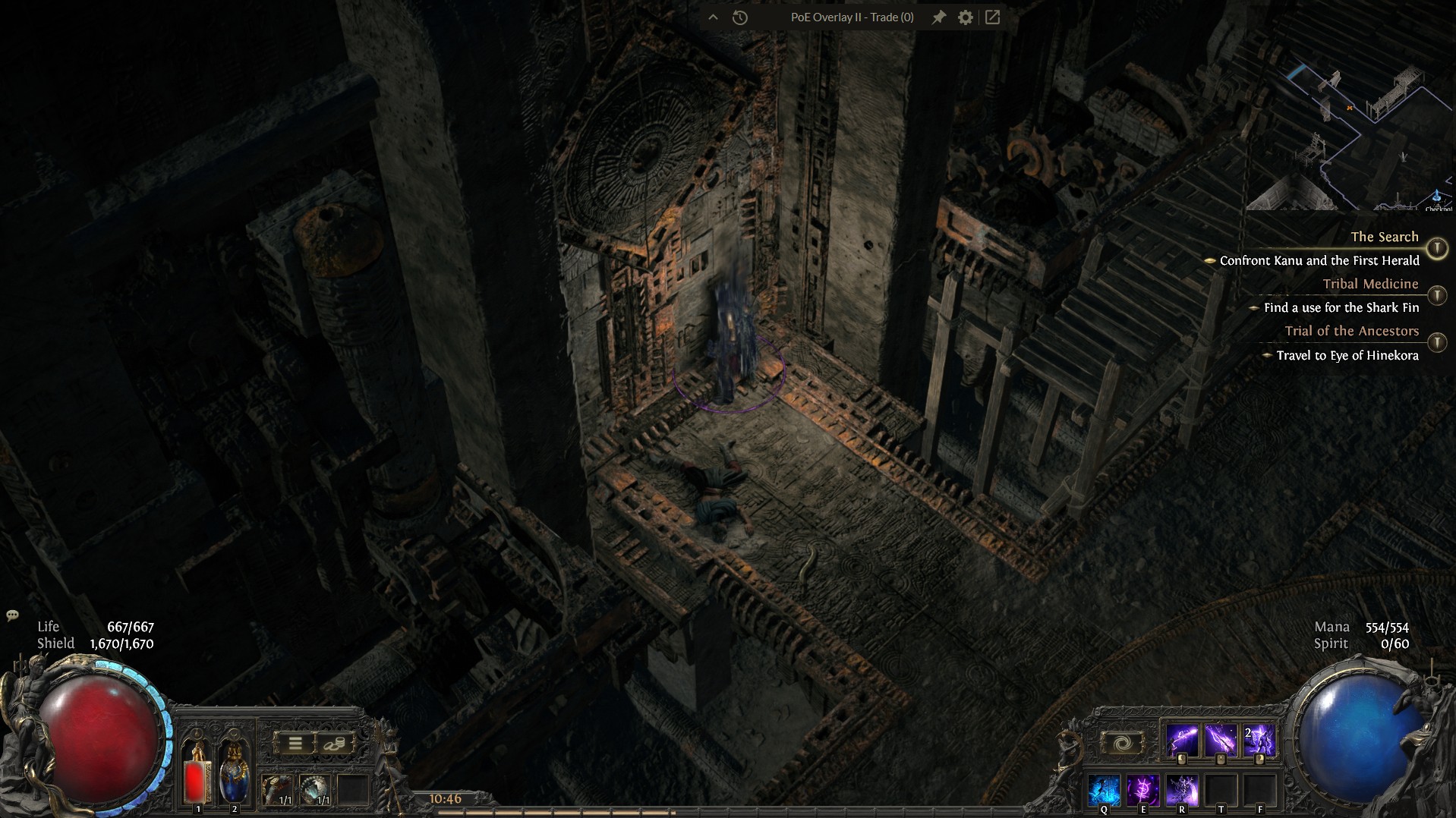The image size is (1456, 818).
Task: Open the menu button with three bars
Action: coord(295,744)
